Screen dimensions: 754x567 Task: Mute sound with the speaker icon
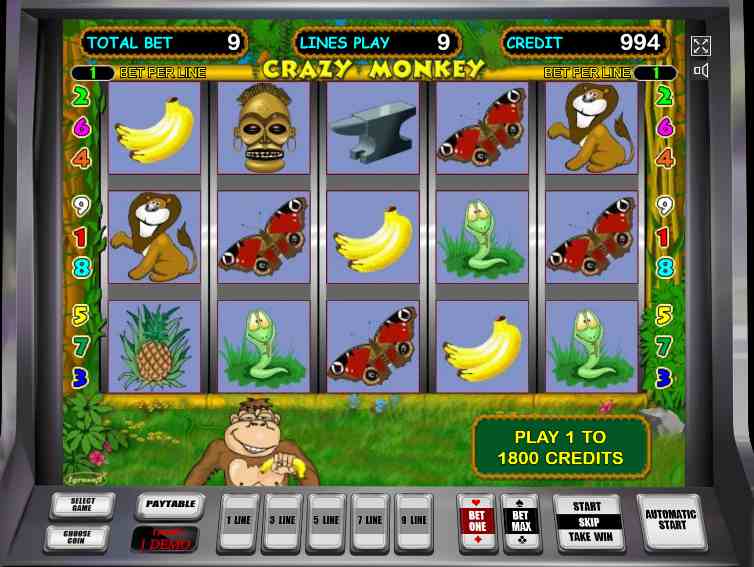click(701, 71)
